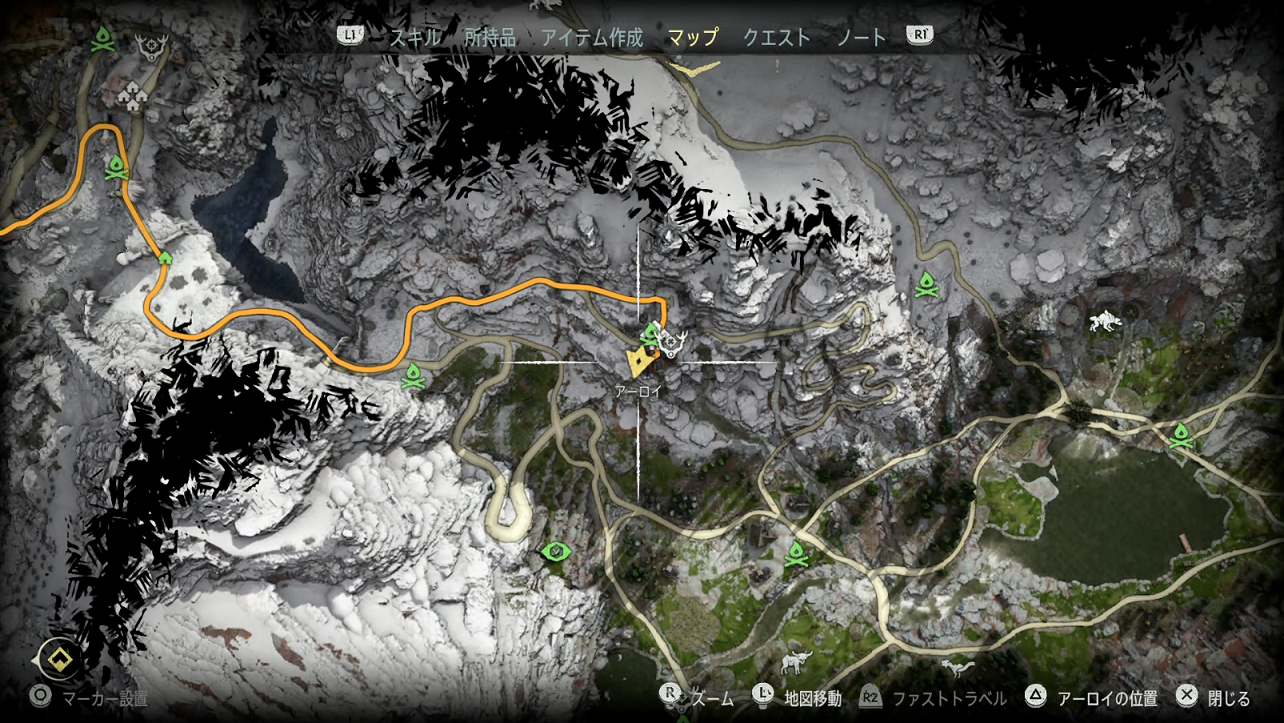Select the antlered hunting target icon near the settlement
1284x723 pixels.
point(154,47)
